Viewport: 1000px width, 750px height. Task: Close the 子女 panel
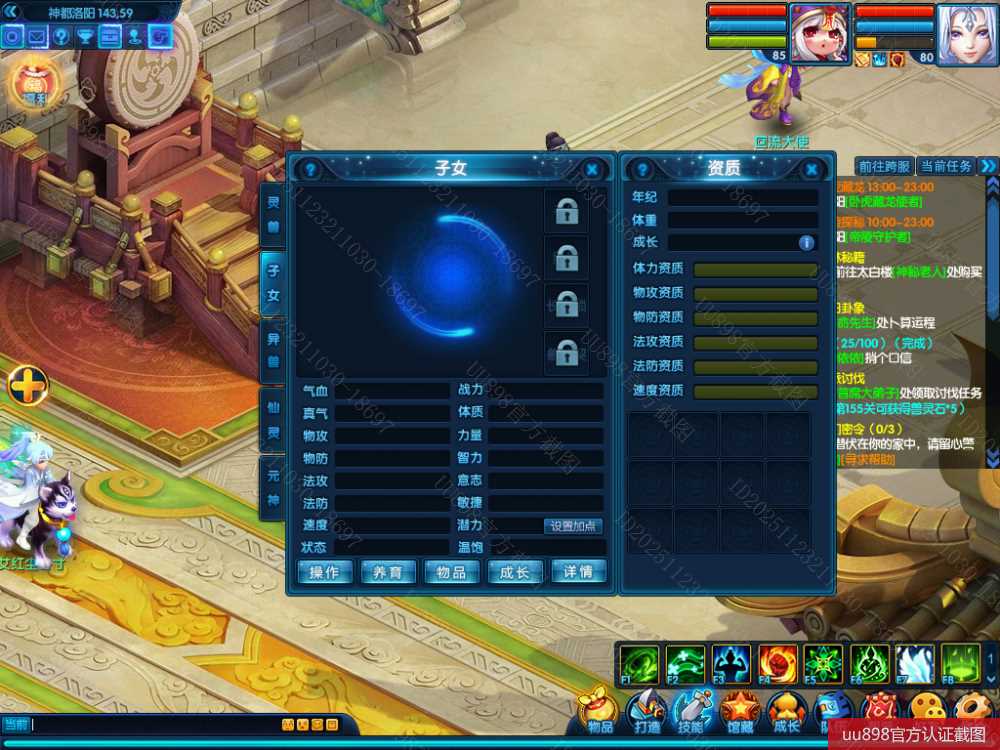click(592, 170)
